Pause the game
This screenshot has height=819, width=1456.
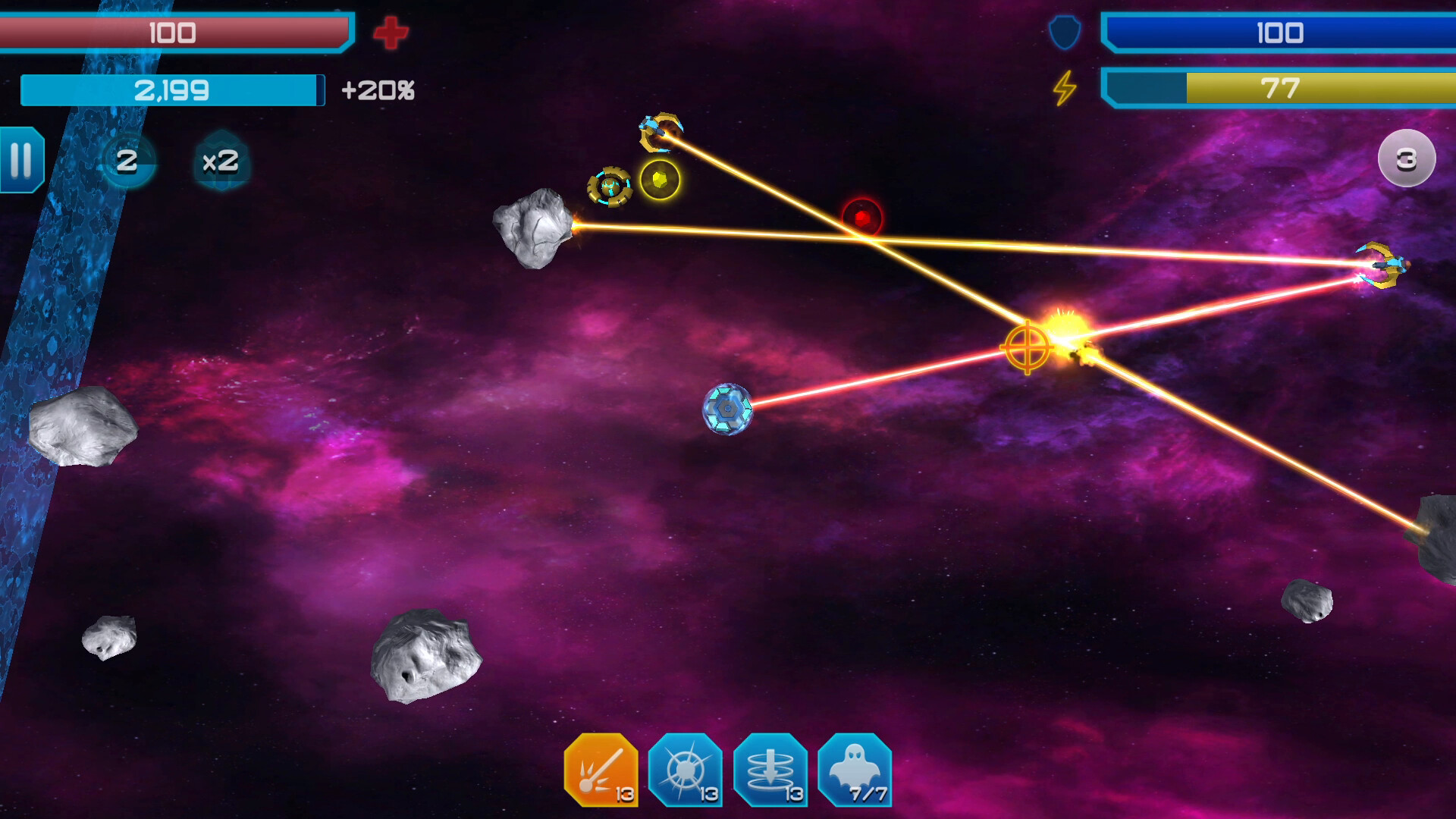click(21, 159)
